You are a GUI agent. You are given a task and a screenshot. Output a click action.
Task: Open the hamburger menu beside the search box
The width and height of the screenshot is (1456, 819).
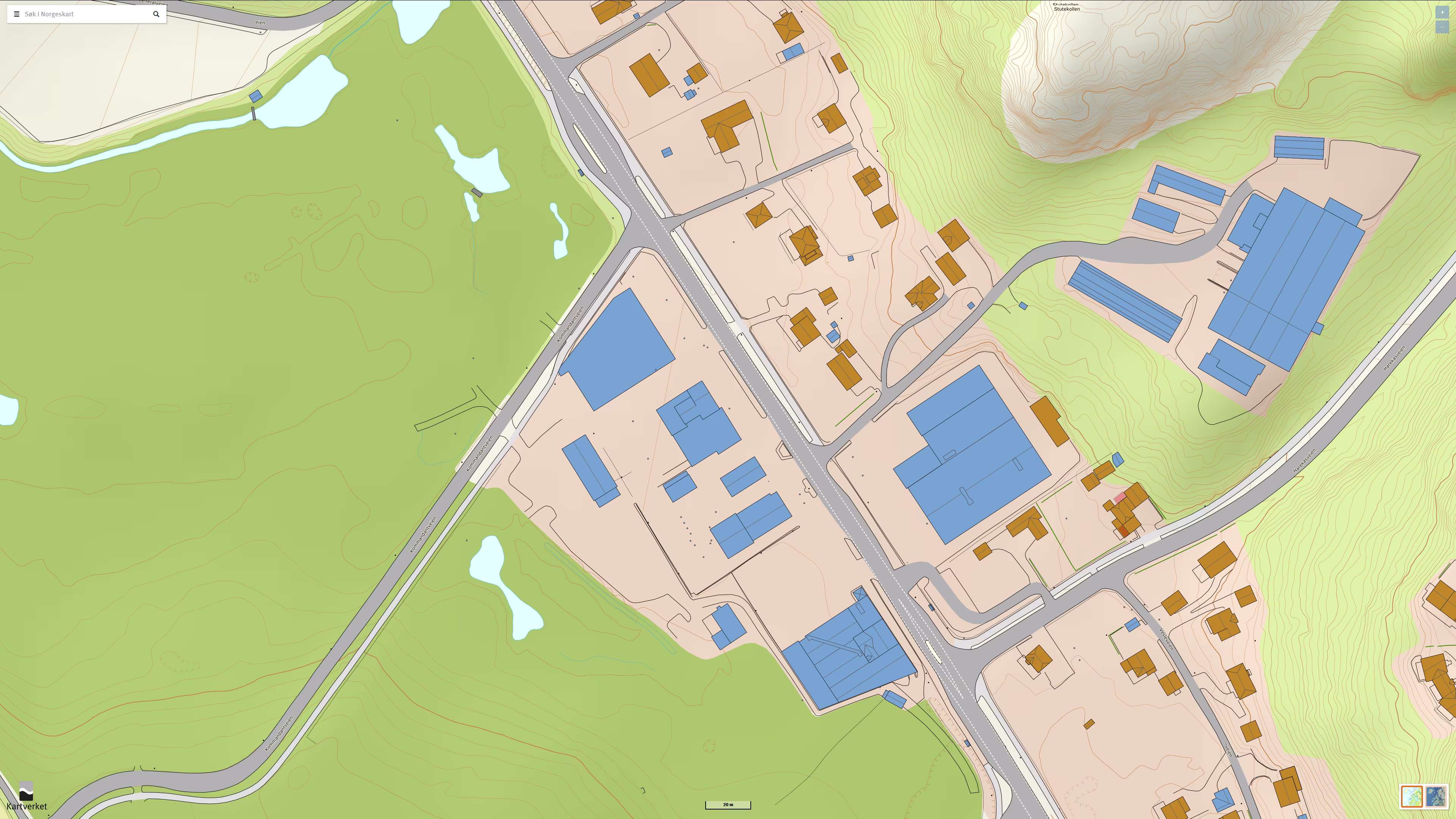pos(16,14)
